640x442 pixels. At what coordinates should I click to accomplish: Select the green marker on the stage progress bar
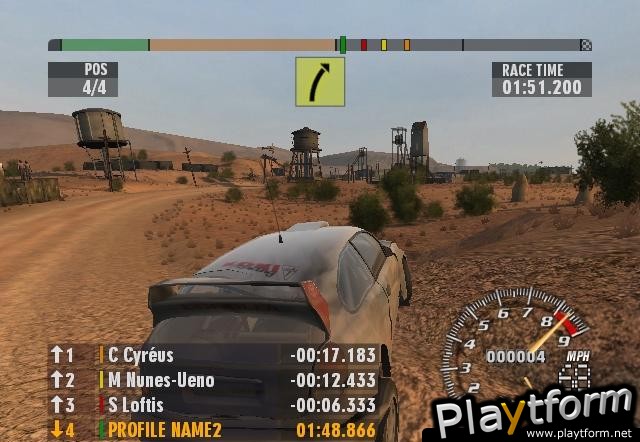pyautogui.click(x=343, y=45)
